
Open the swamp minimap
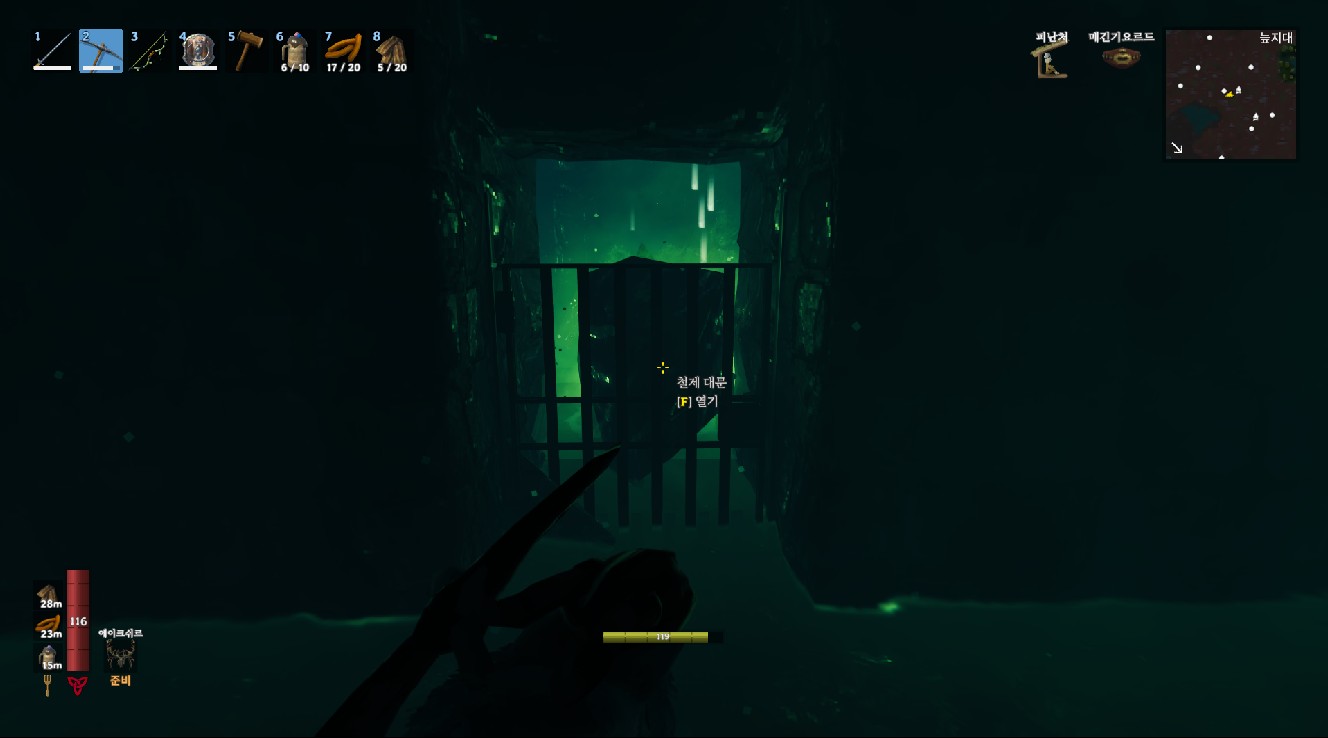[1231, 94]
